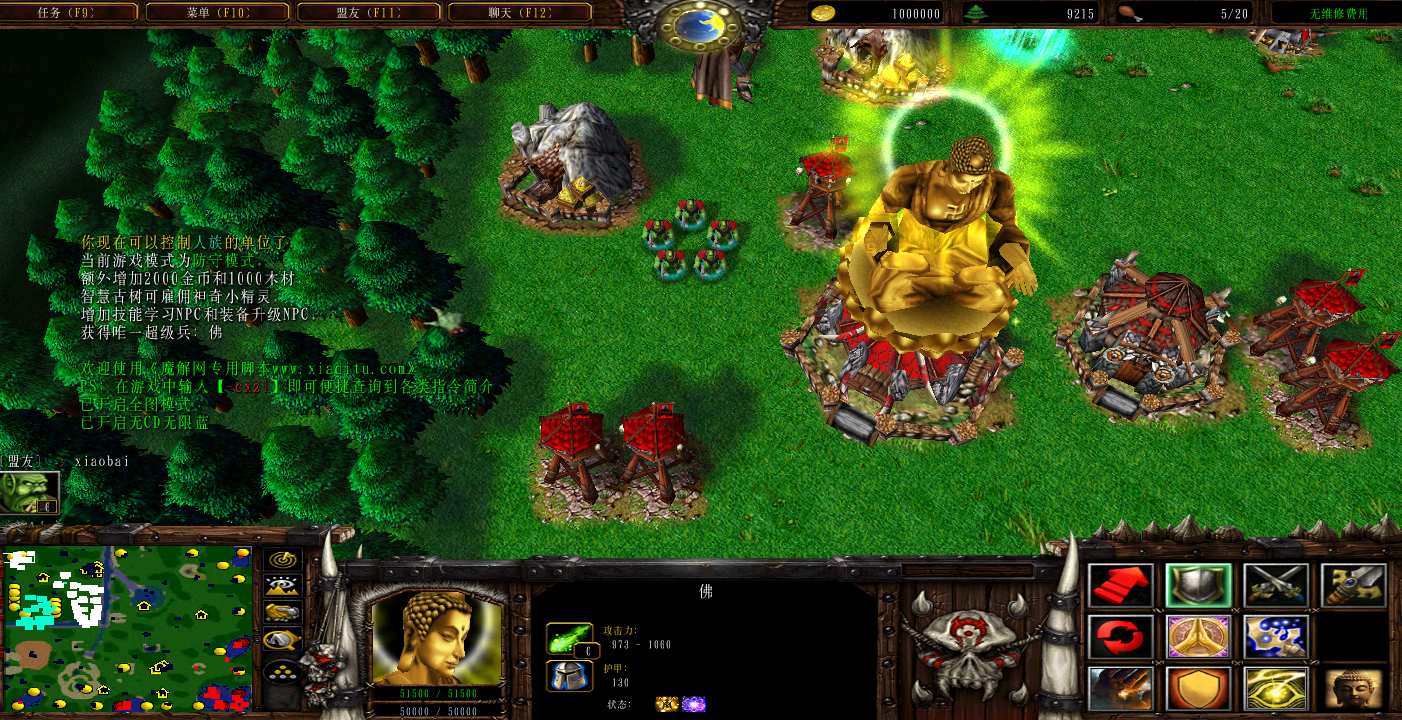Cast the praying hands ability

pos(1198,638)
